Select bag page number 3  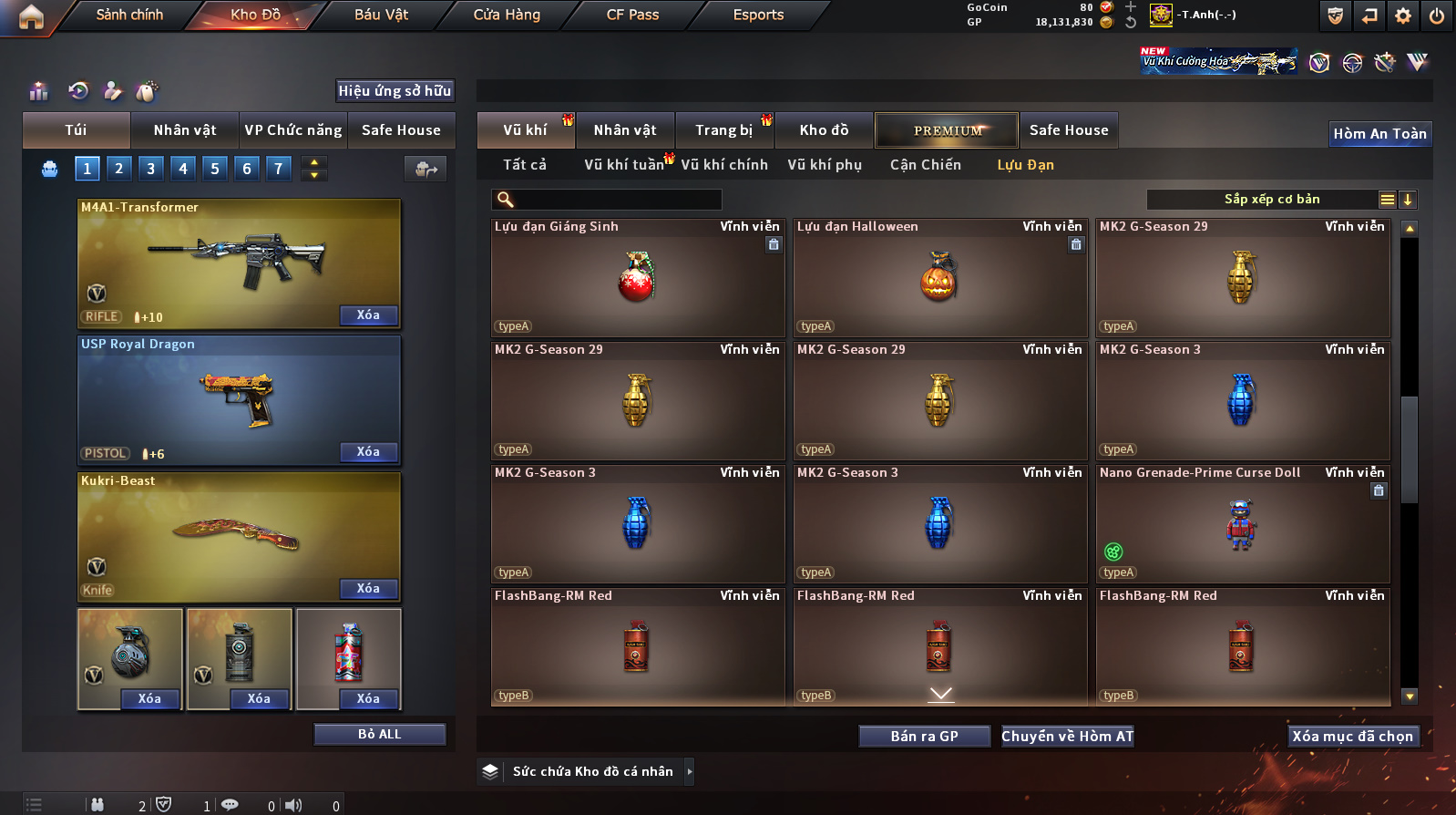[x=151, y=168]
